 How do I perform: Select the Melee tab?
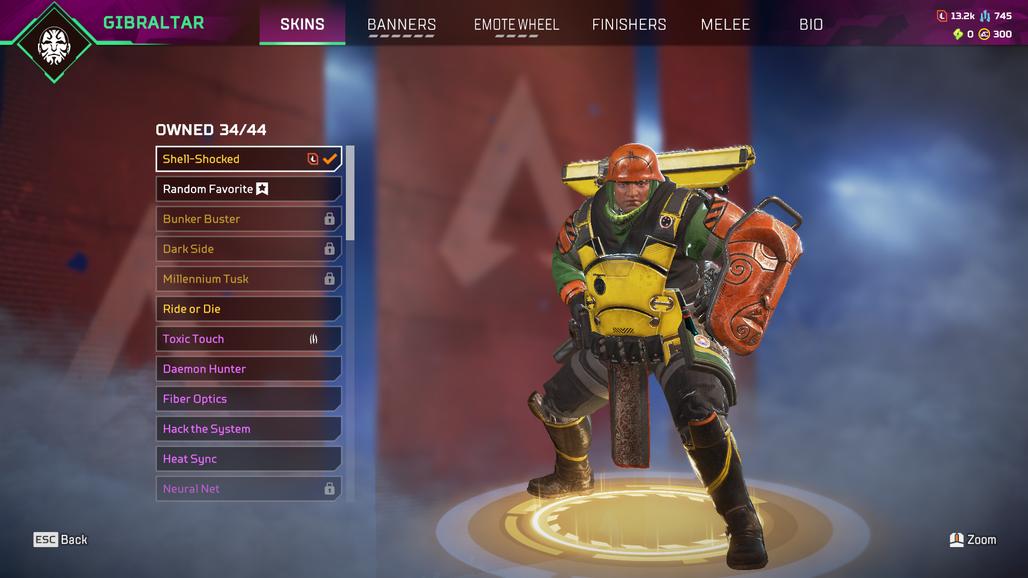[x=725, y=24]
